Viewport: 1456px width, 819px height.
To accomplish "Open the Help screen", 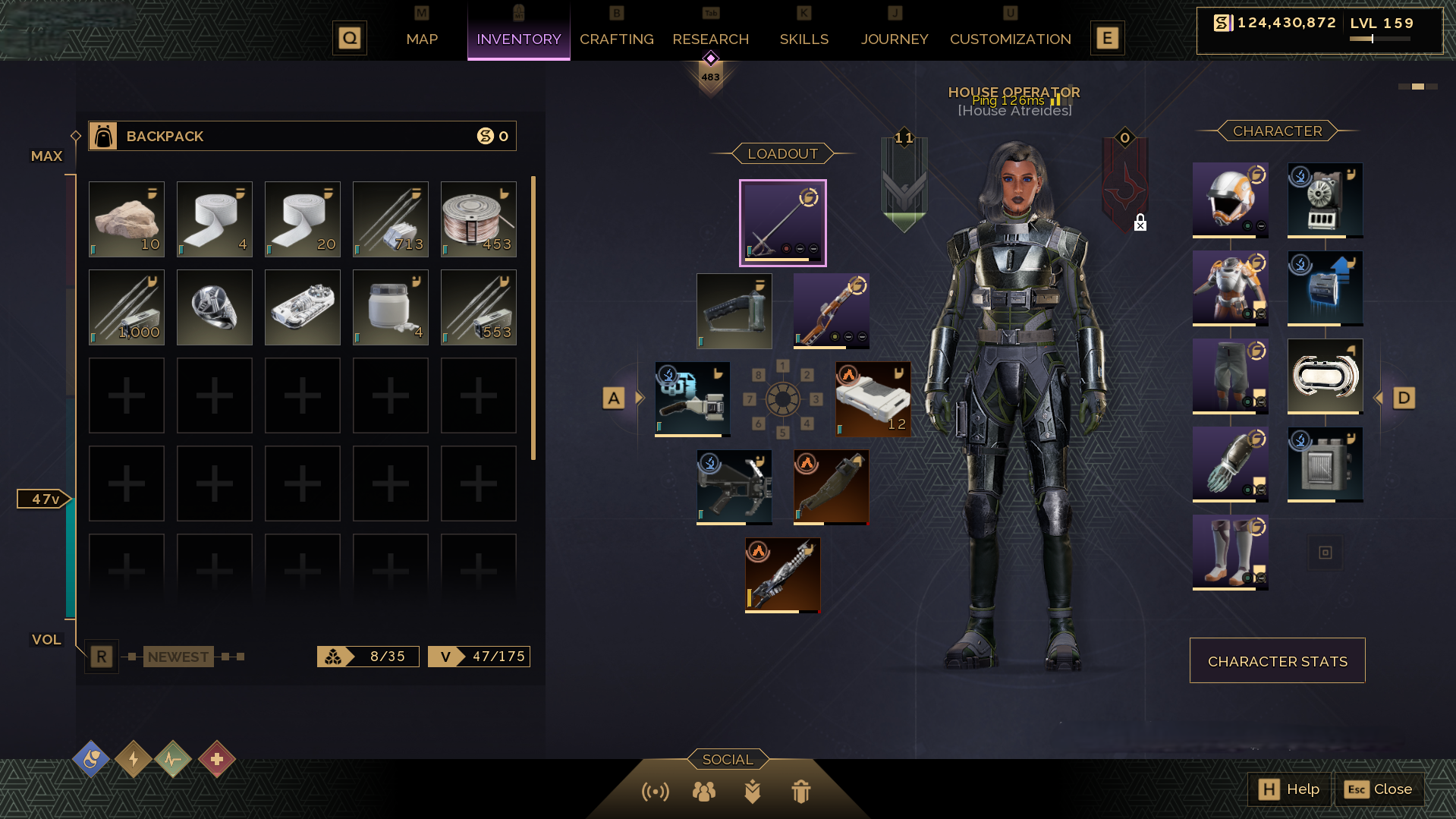I will pos(1289,789).
